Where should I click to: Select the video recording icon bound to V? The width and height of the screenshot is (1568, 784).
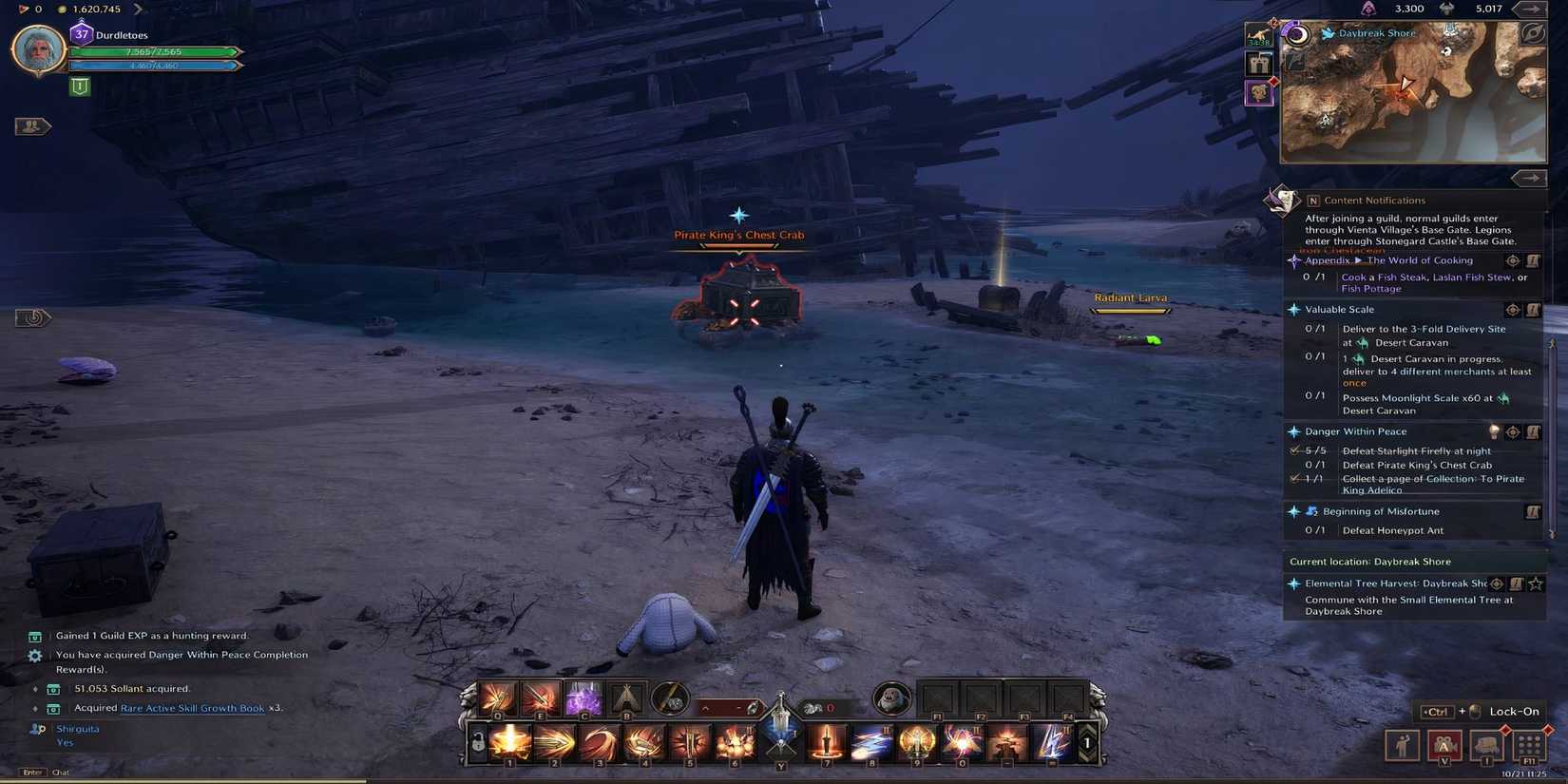1444,746
